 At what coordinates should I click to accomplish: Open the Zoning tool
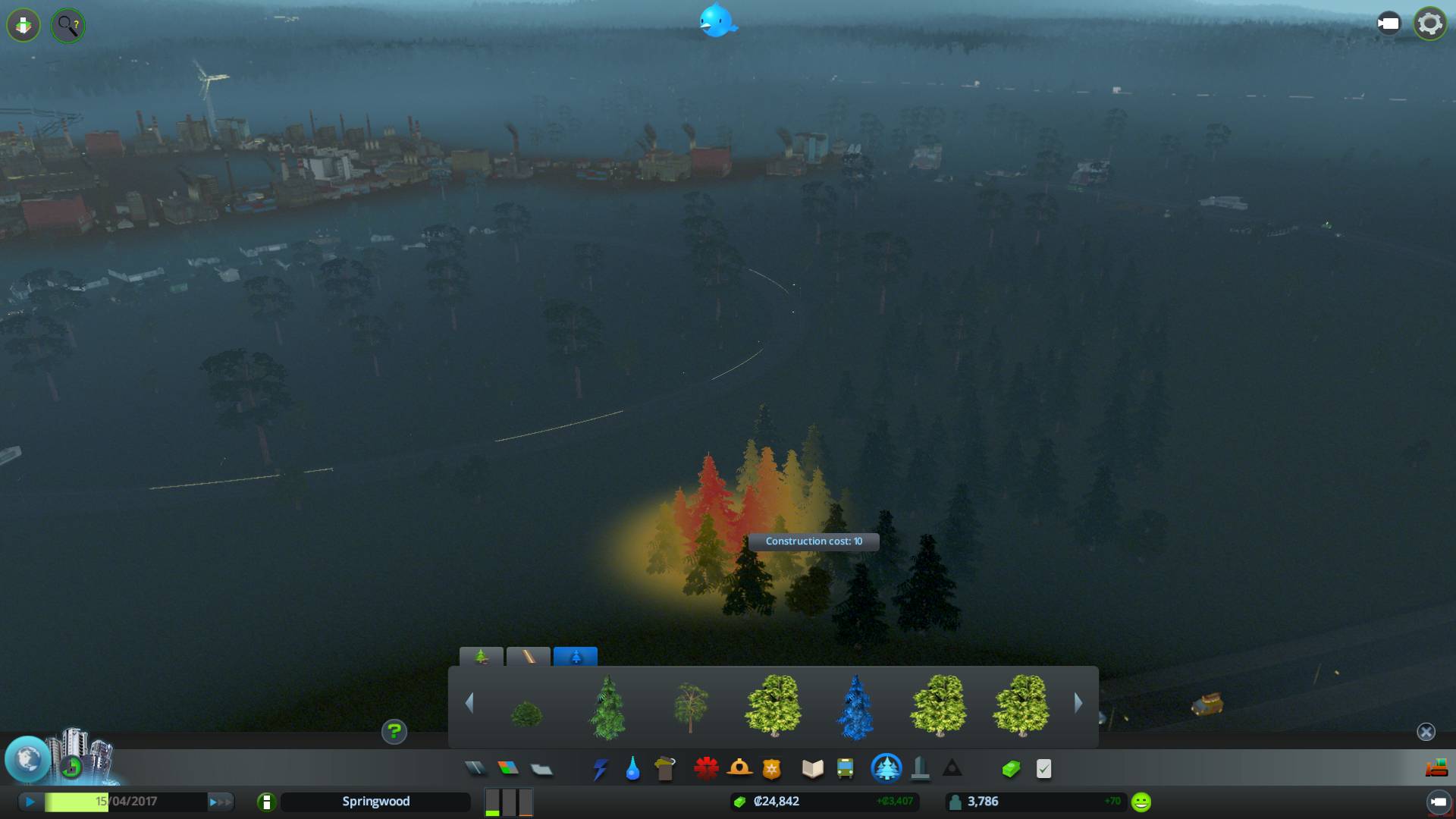(508, 769)
